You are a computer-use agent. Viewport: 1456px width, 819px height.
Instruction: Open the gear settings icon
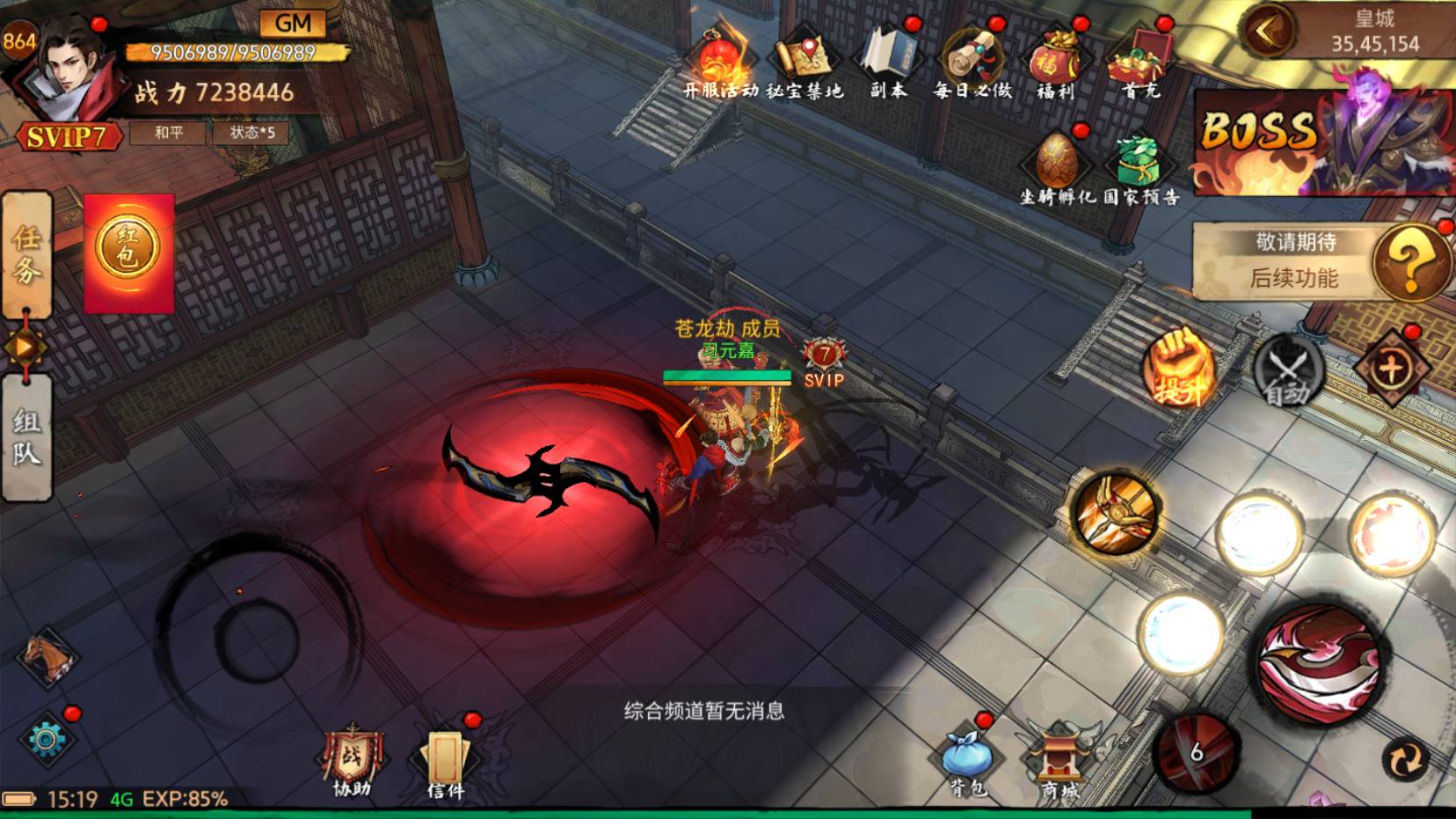[x=46, y=739]
